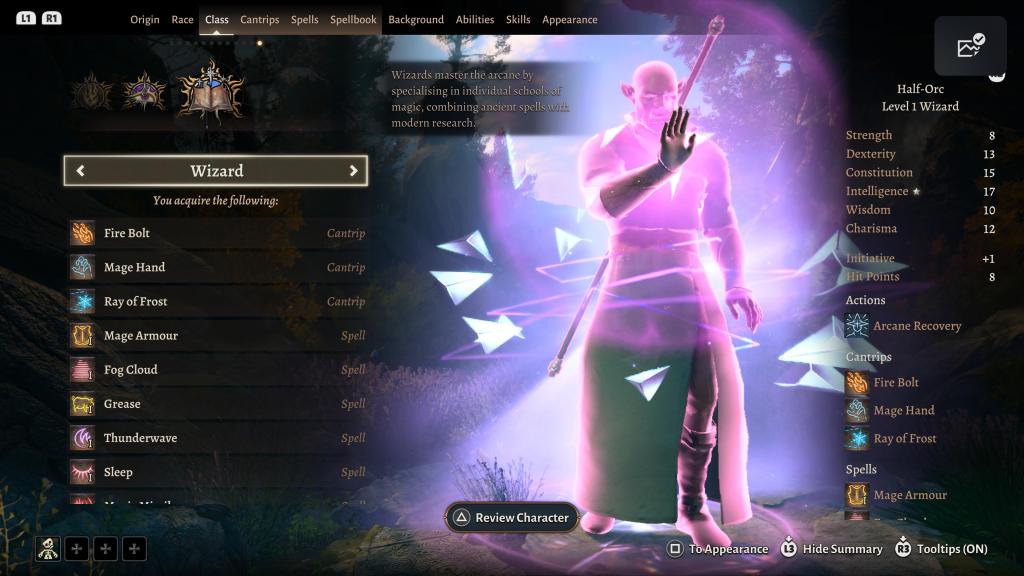
Task: Click the left arrow next to Wizard
Action: tap(80, 171)
